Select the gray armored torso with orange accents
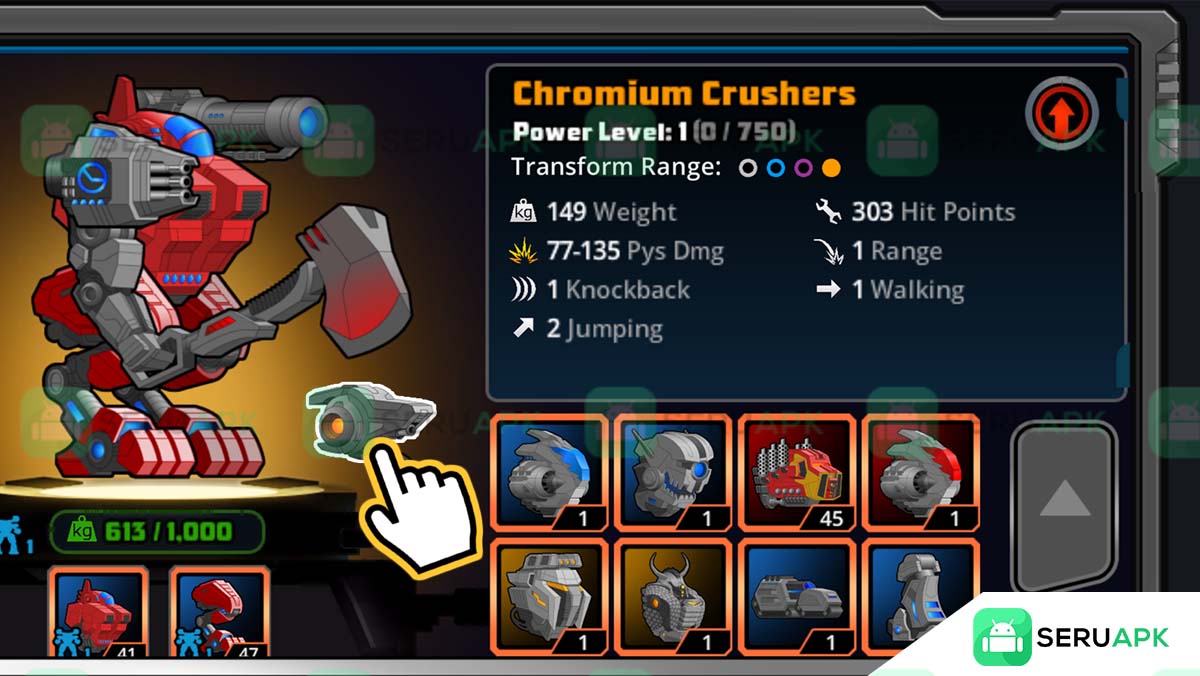 tap(549, 597)
